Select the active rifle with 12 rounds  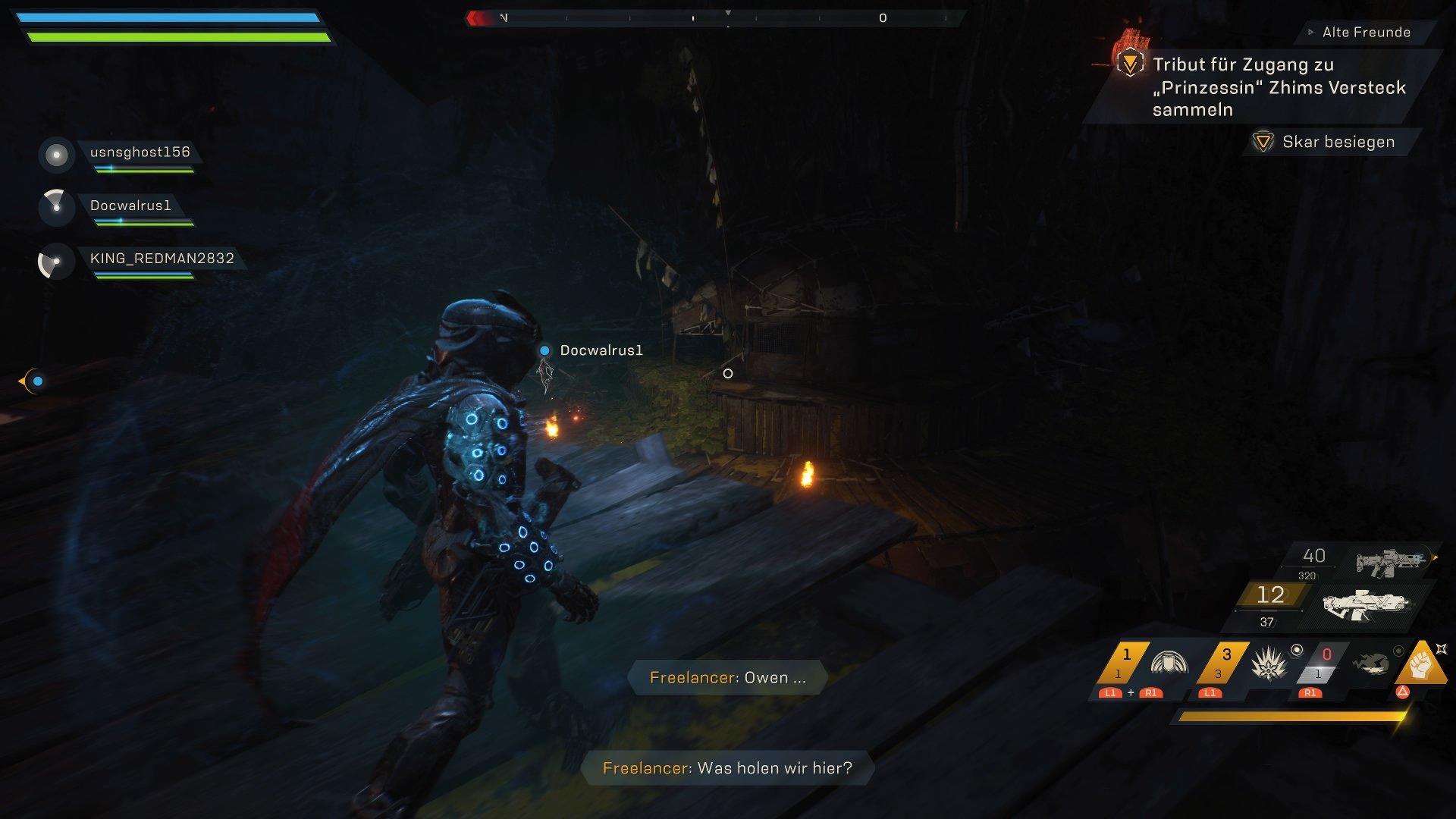point(1365,604)
